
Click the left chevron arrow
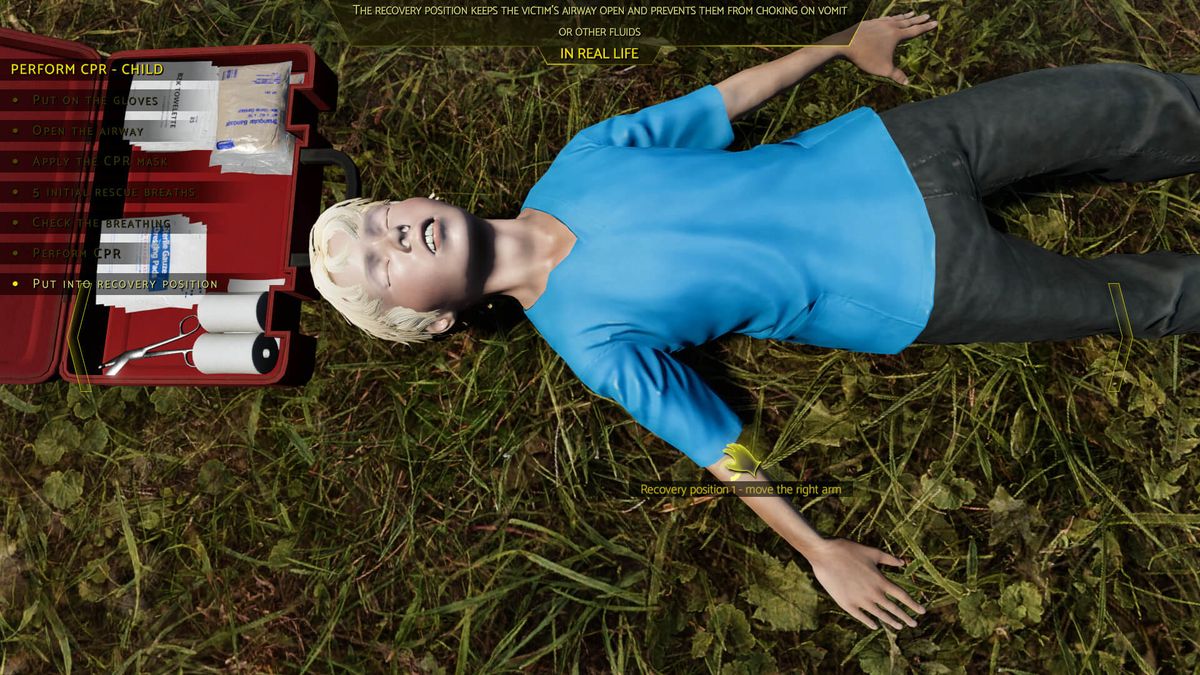78,338
